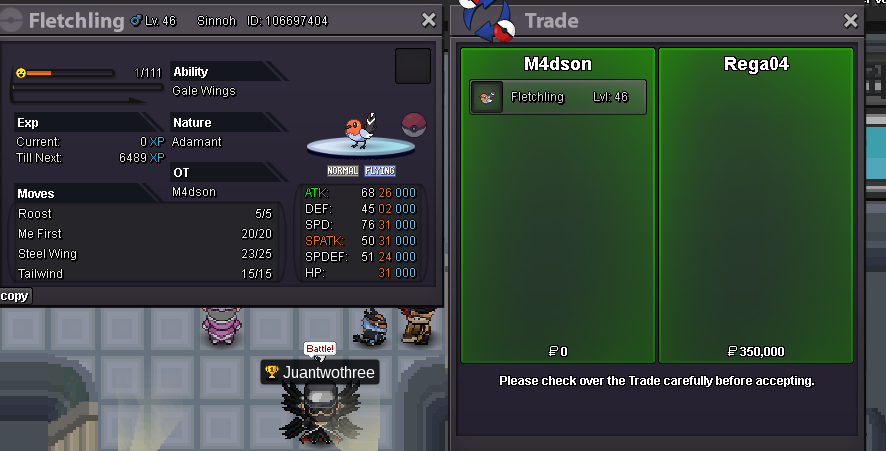Select Fletchling entry in M4dson's trade offer
Viewport: 886px width, 451px height.
[x=558, y=98]
